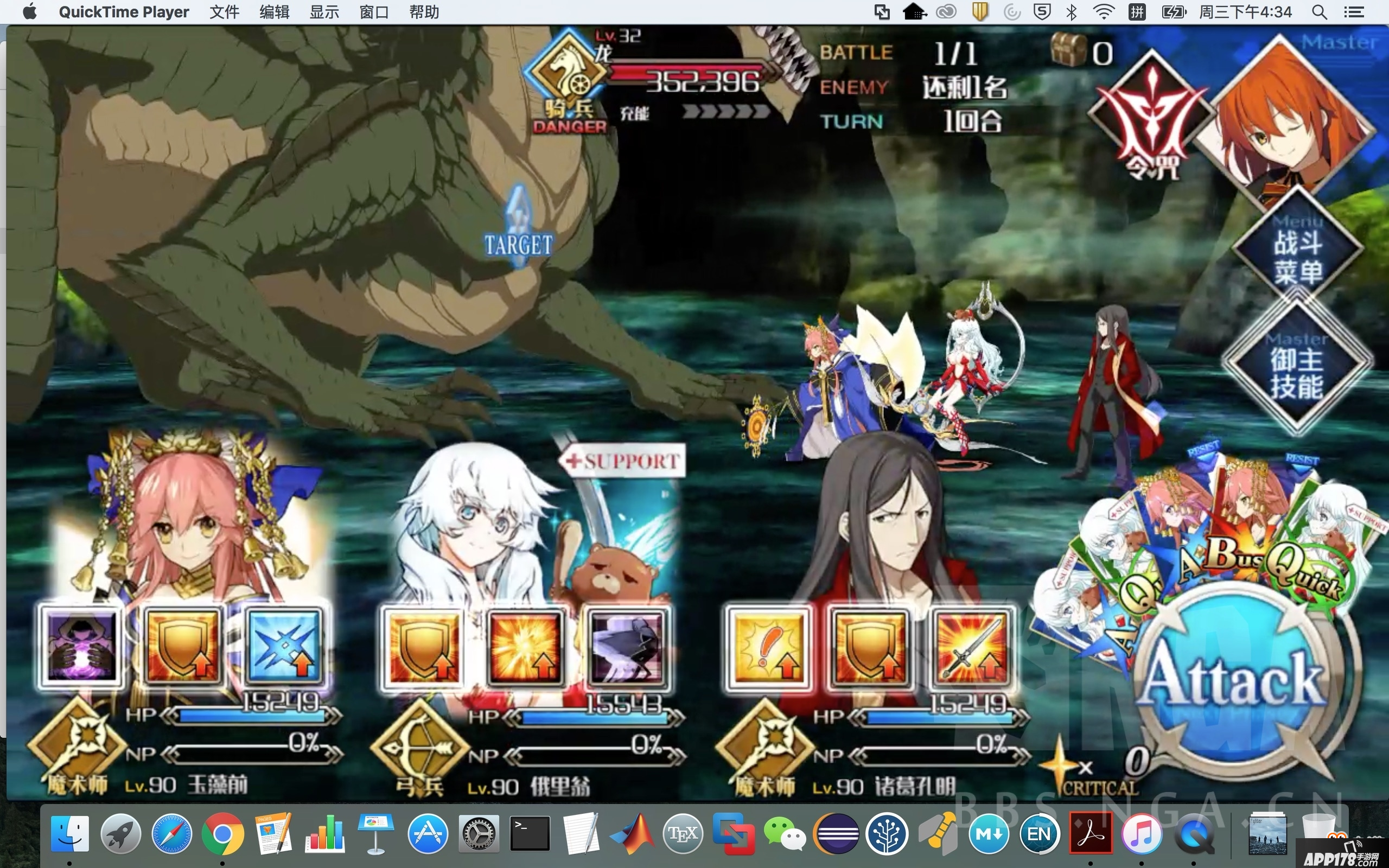
Task: Activate Orion's orange explosion skill
Action: coord(525,647)
